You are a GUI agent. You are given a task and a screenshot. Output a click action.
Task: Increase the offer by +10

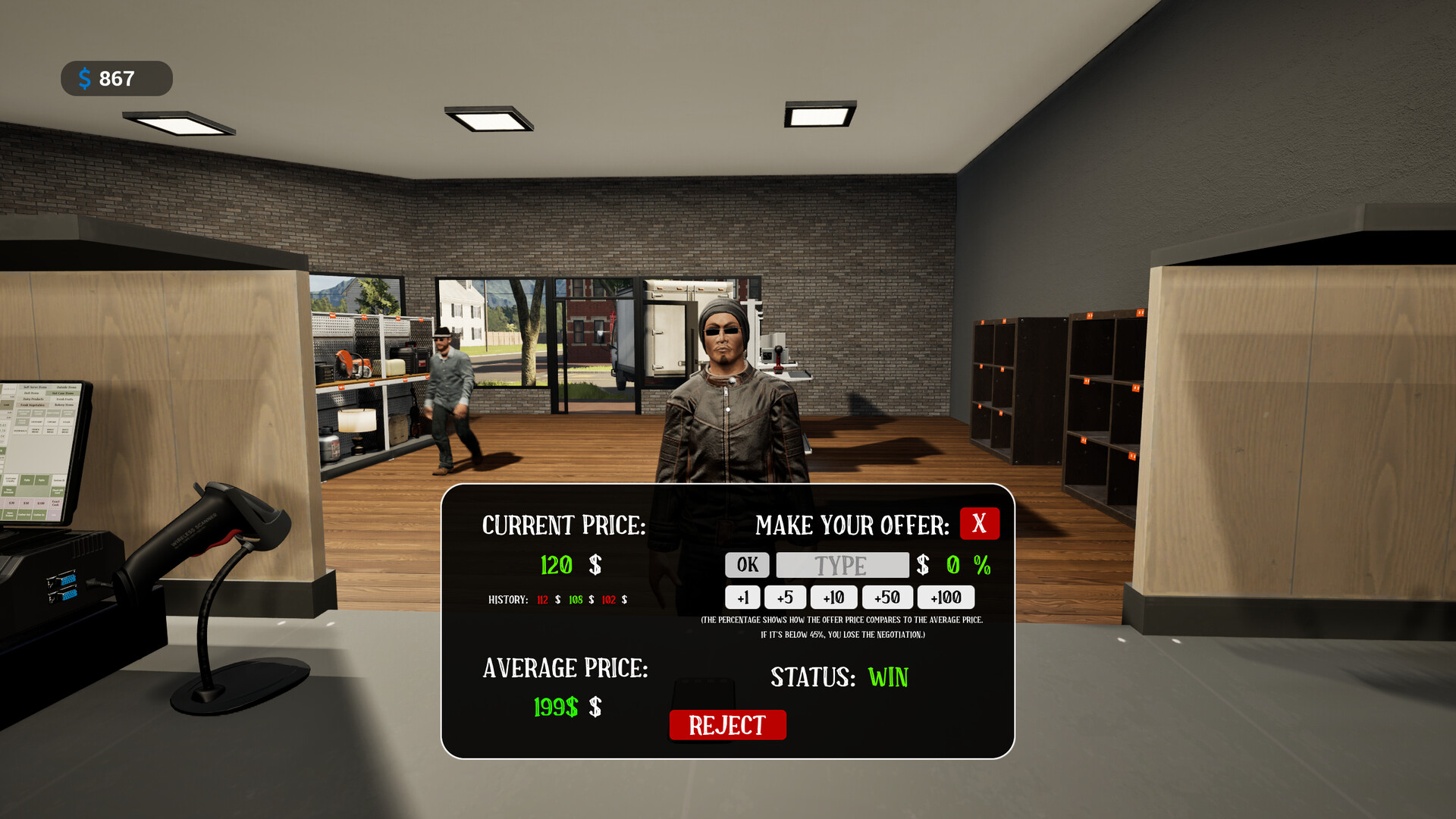point(833,598)
